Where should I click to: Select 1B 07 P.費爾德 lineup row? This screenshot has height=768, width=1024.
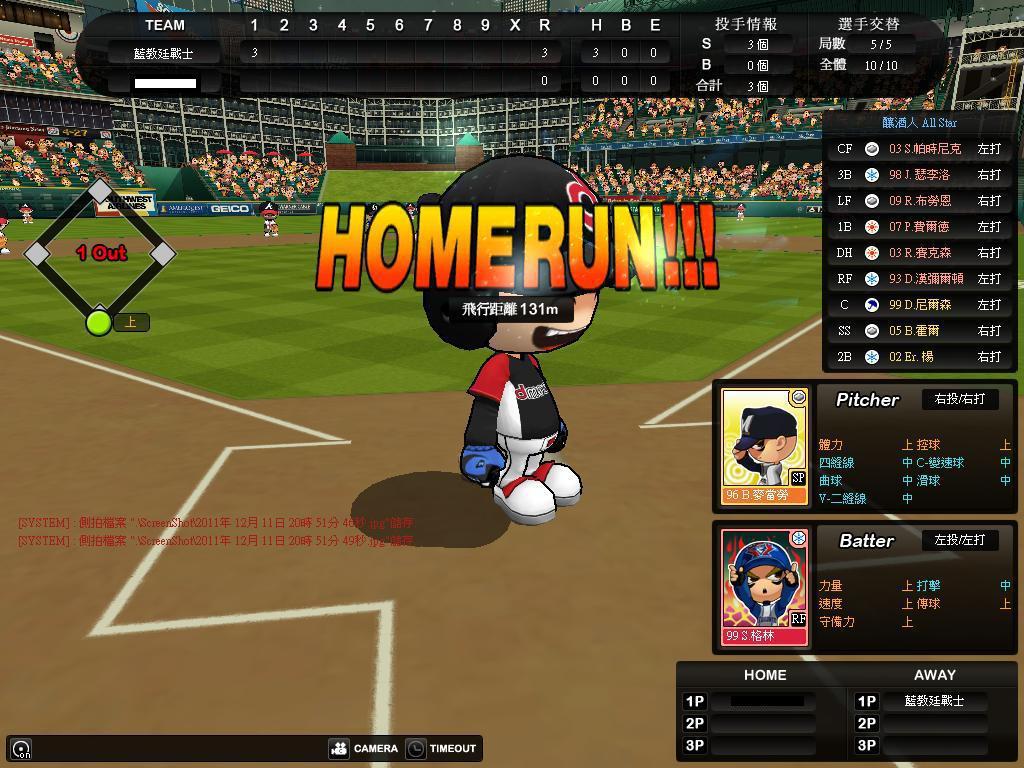920,227
